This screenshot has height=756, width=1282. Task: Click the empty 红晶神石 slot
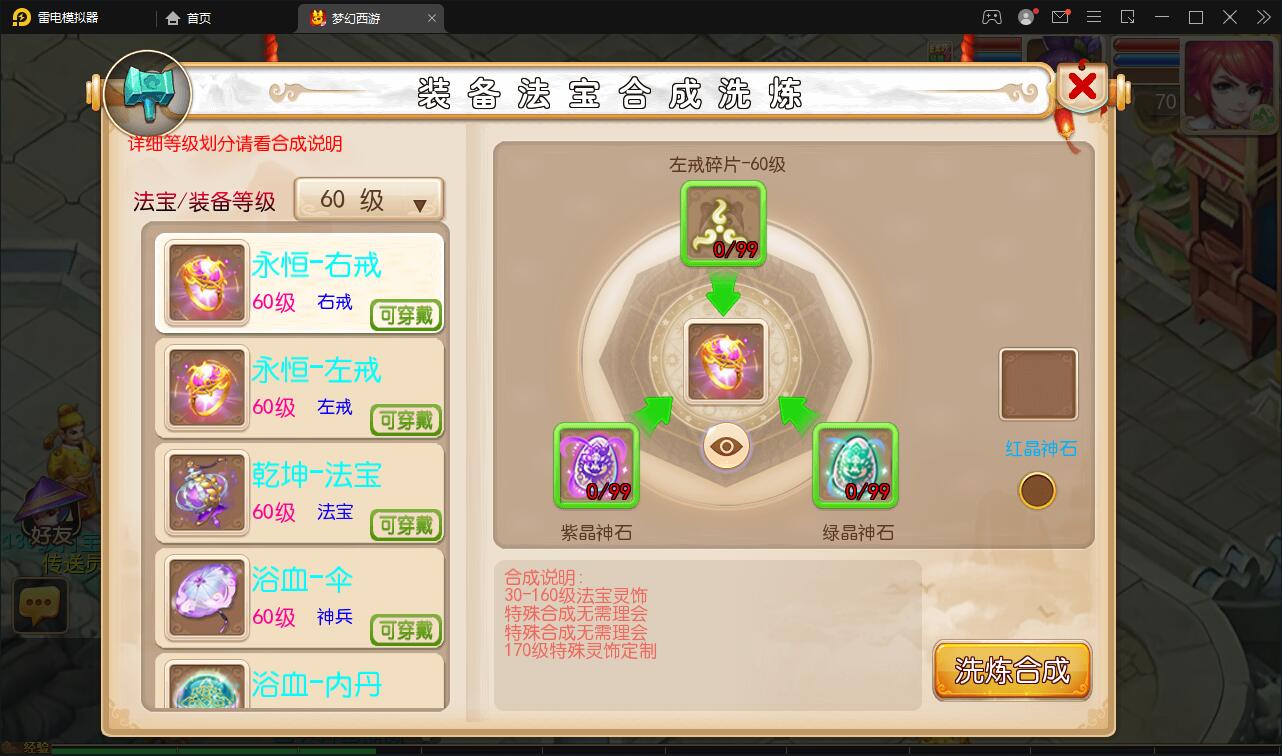1038,384
